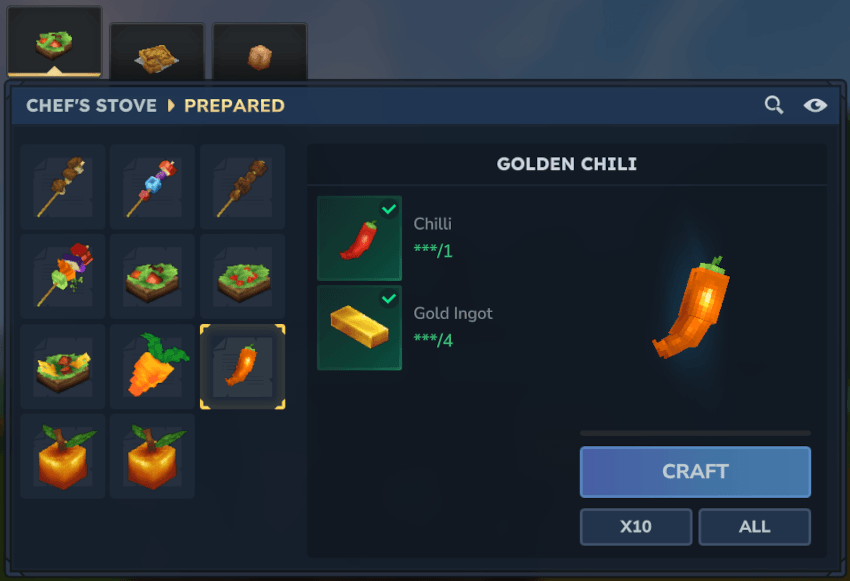The width and height of the screenshot is (850, 581).
Task: Choose the golden carrot recipe
Action: (x=153, y=366)
